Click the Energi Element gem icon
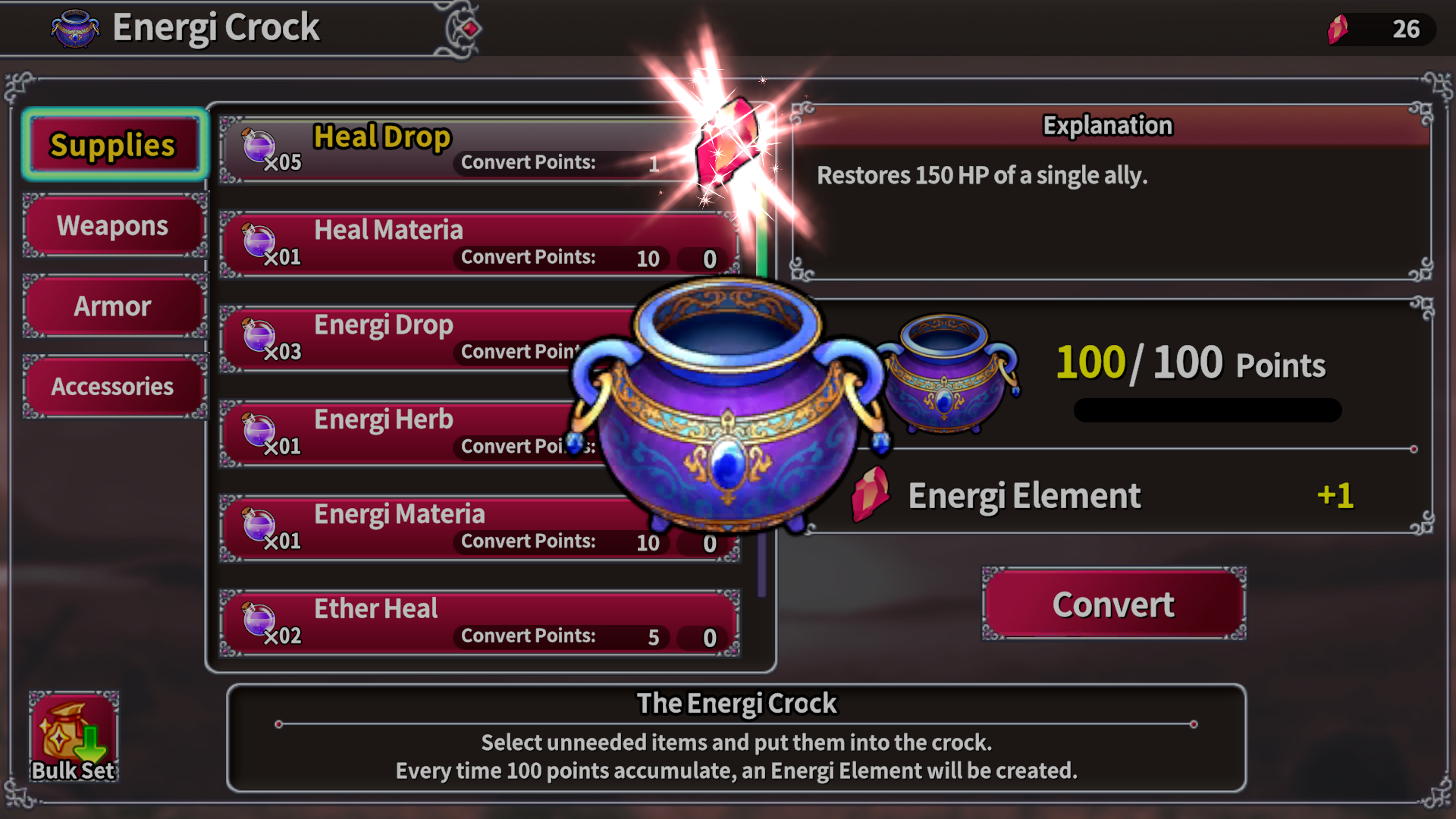This screenshot has height=819, width=1456. pyautogui.click(x=871, y=494)
